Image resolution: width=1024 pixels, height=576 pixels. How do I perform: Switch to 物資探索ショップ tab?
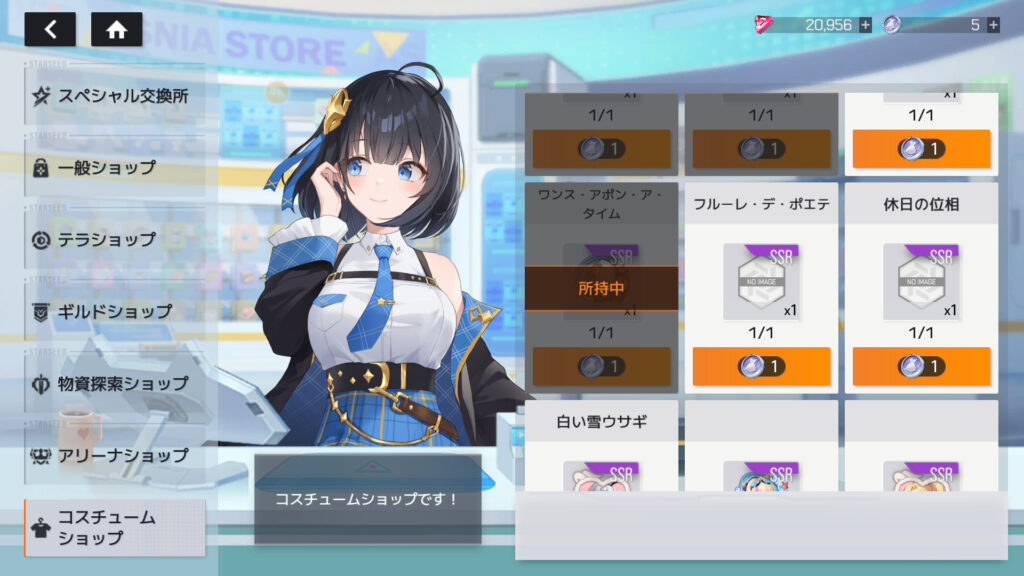tap(114, 384)
